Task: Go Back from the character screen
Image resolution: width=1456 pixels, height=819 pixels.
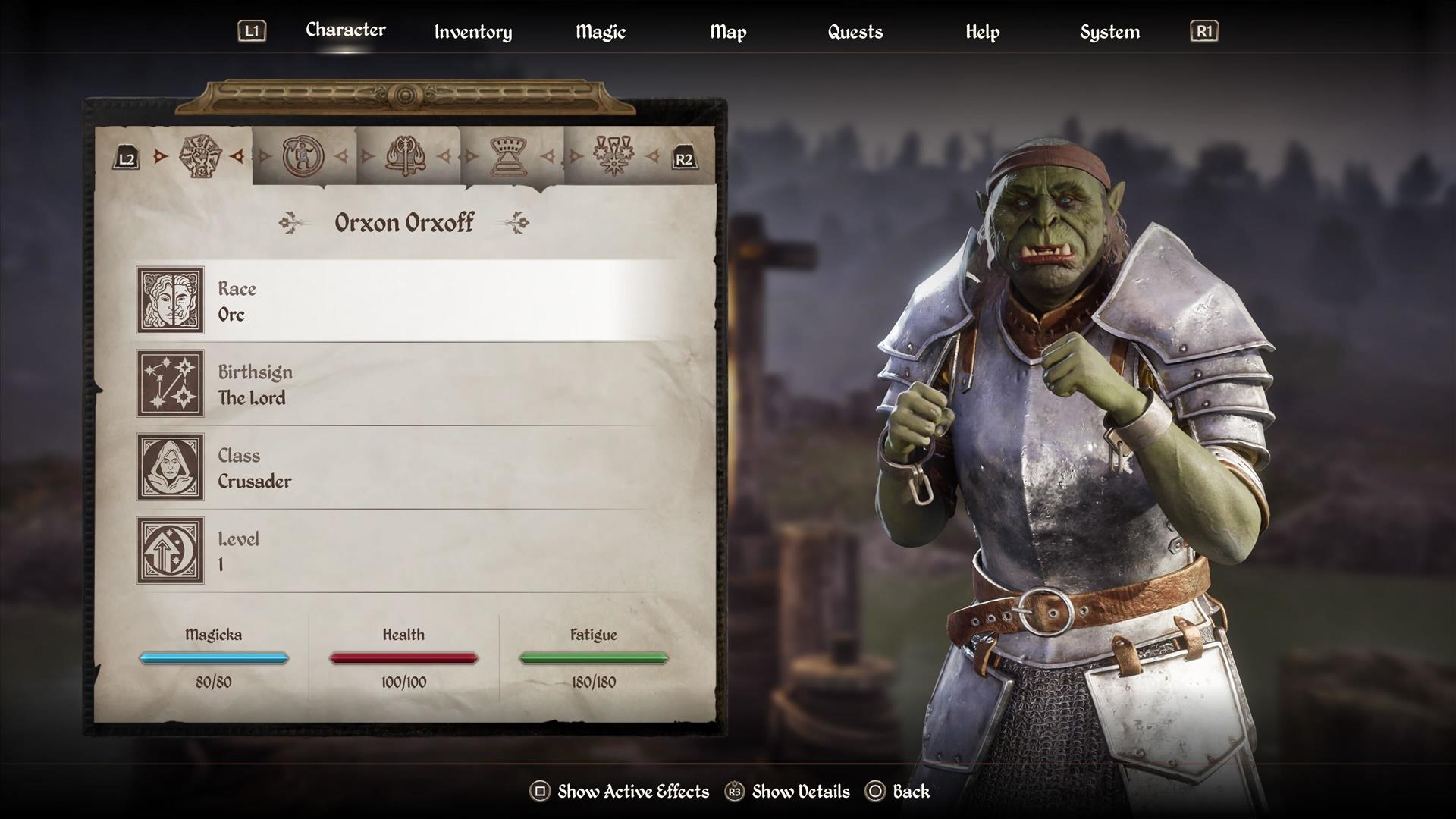Action: 899,792
